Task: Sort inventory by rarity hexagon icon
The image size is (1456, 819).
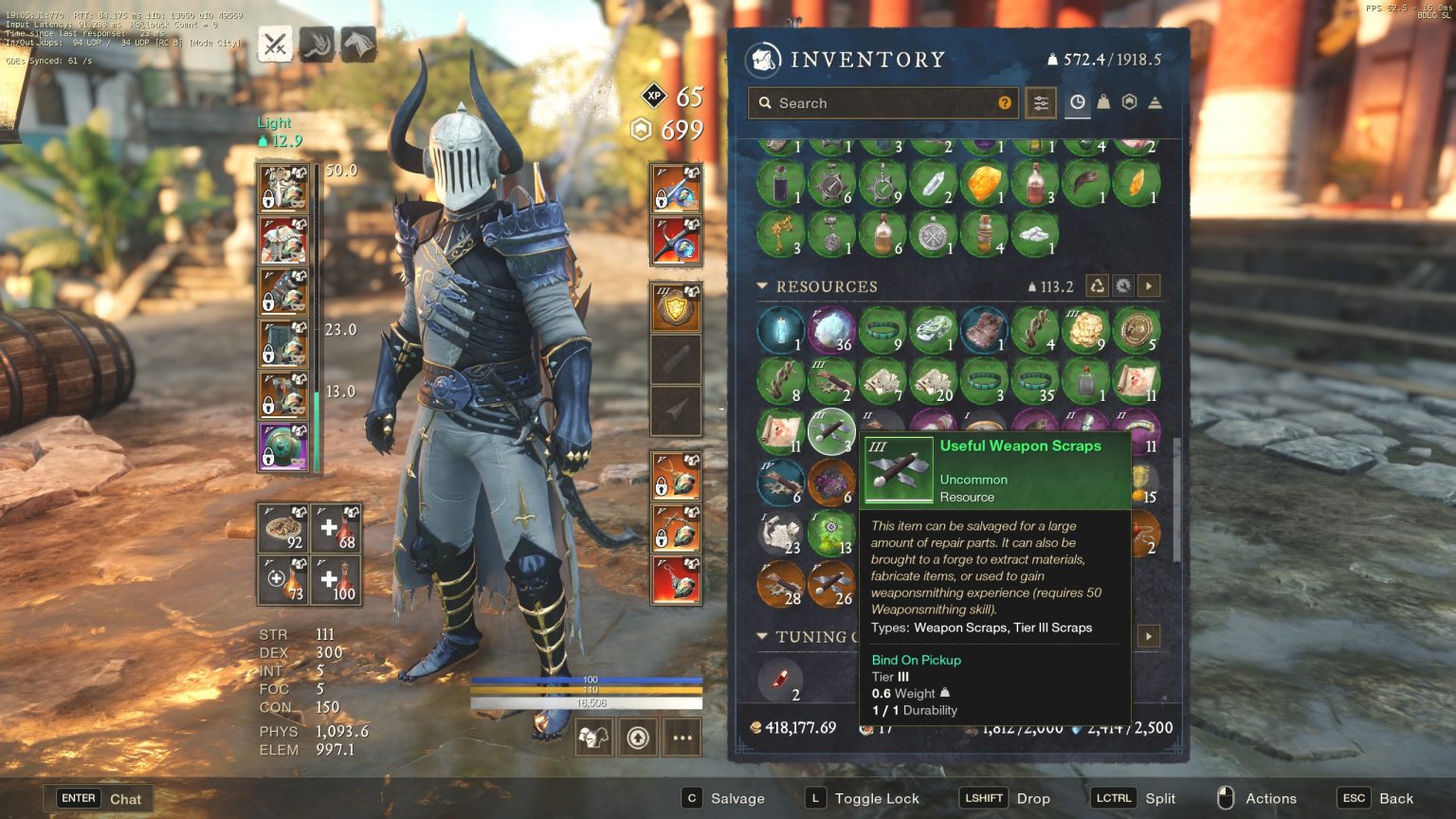Action: click(x=1129, y=100)
